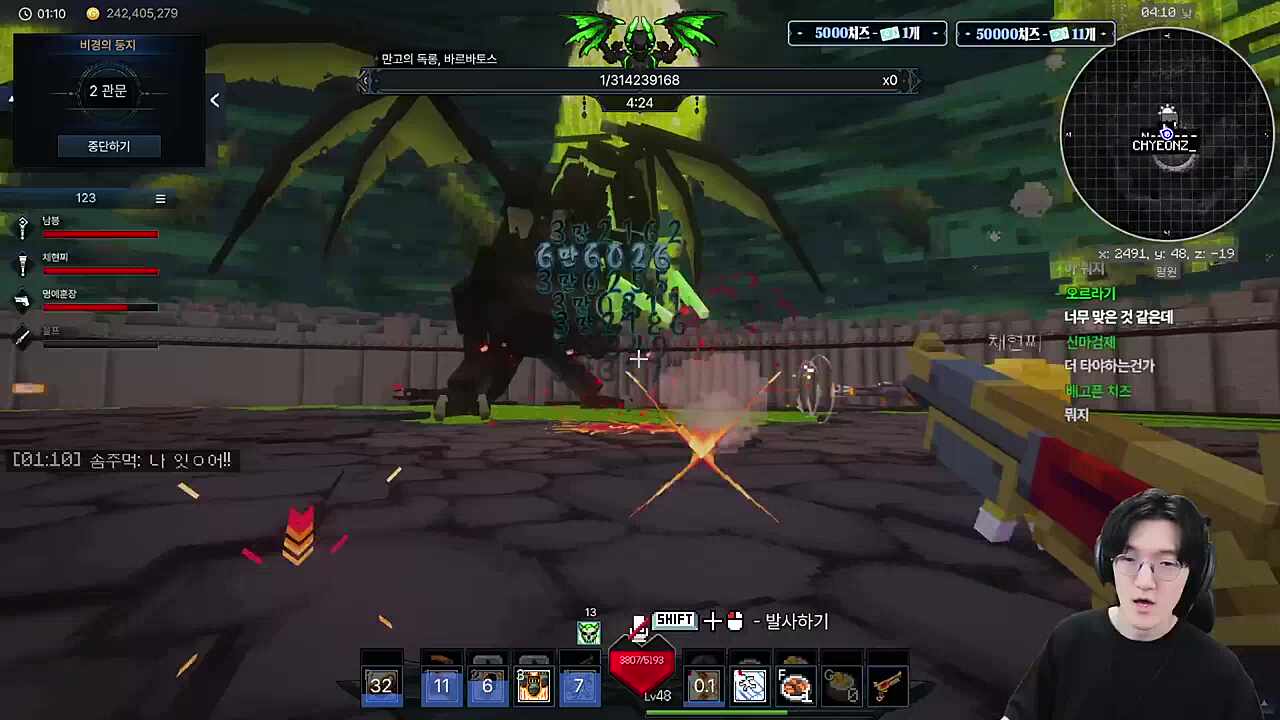This screenshot has height=720, width=1280.
Task: Click the green skull buff icon
Action: pos(589,632)
